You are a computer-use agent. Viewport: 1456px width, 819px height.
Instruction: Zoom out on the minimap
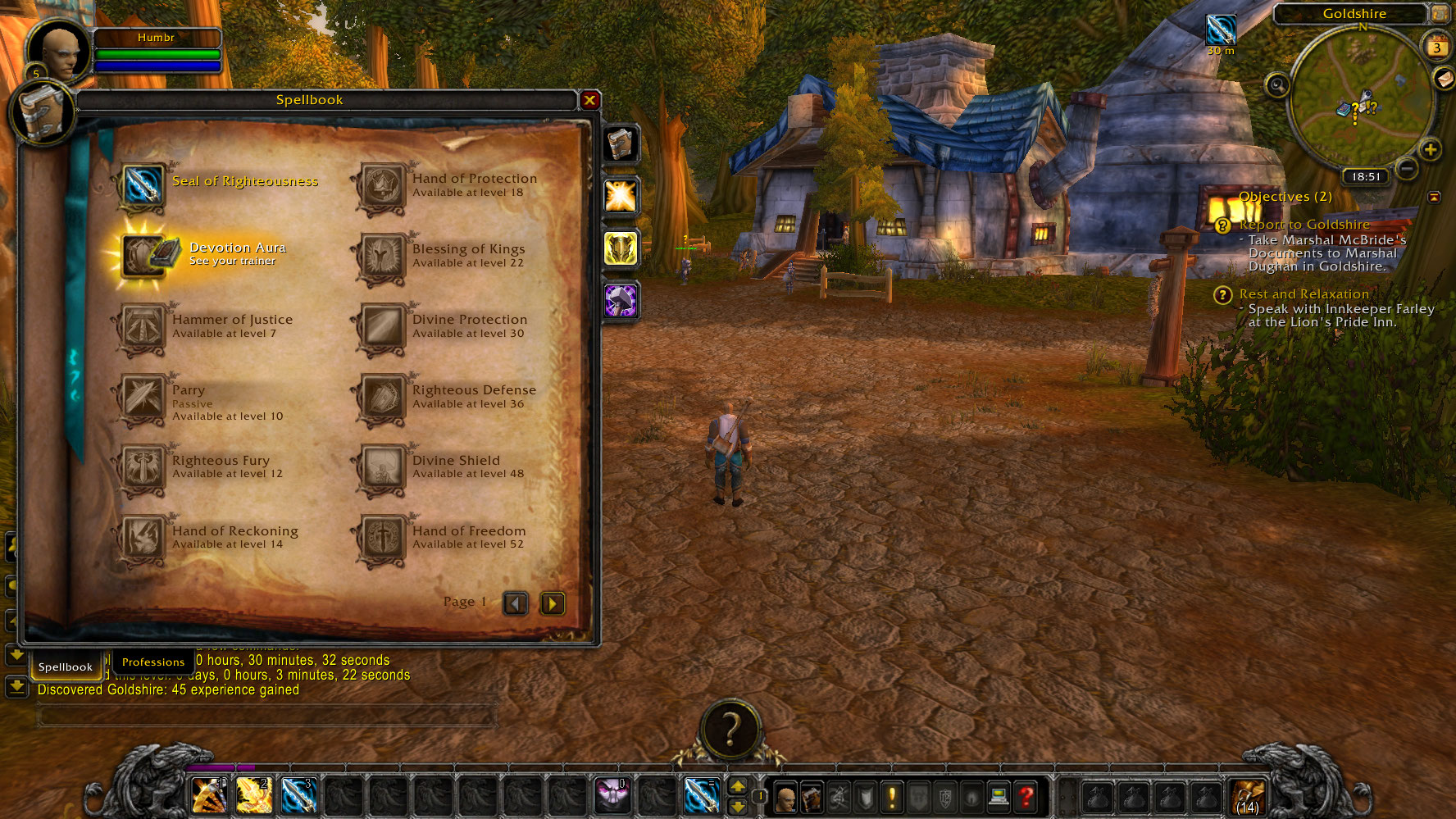(x=1407, y=168)
